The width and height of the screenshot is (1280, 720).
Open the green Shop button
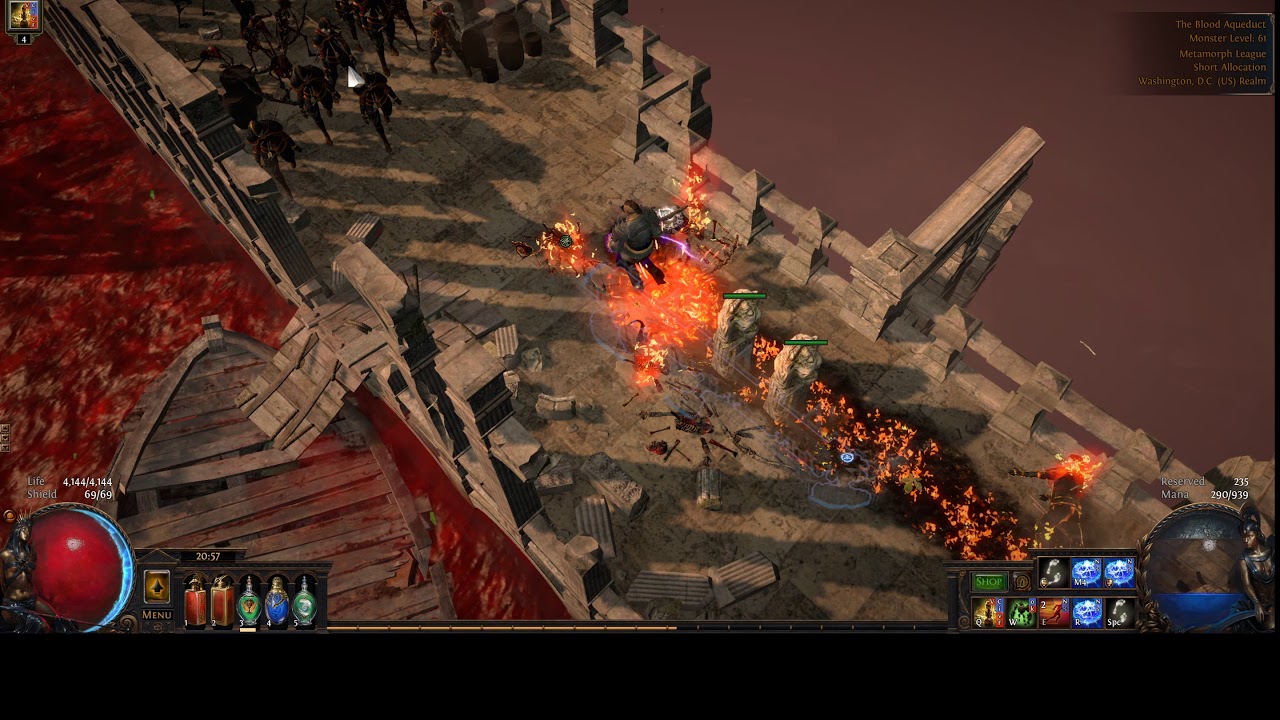coord(989,582)
